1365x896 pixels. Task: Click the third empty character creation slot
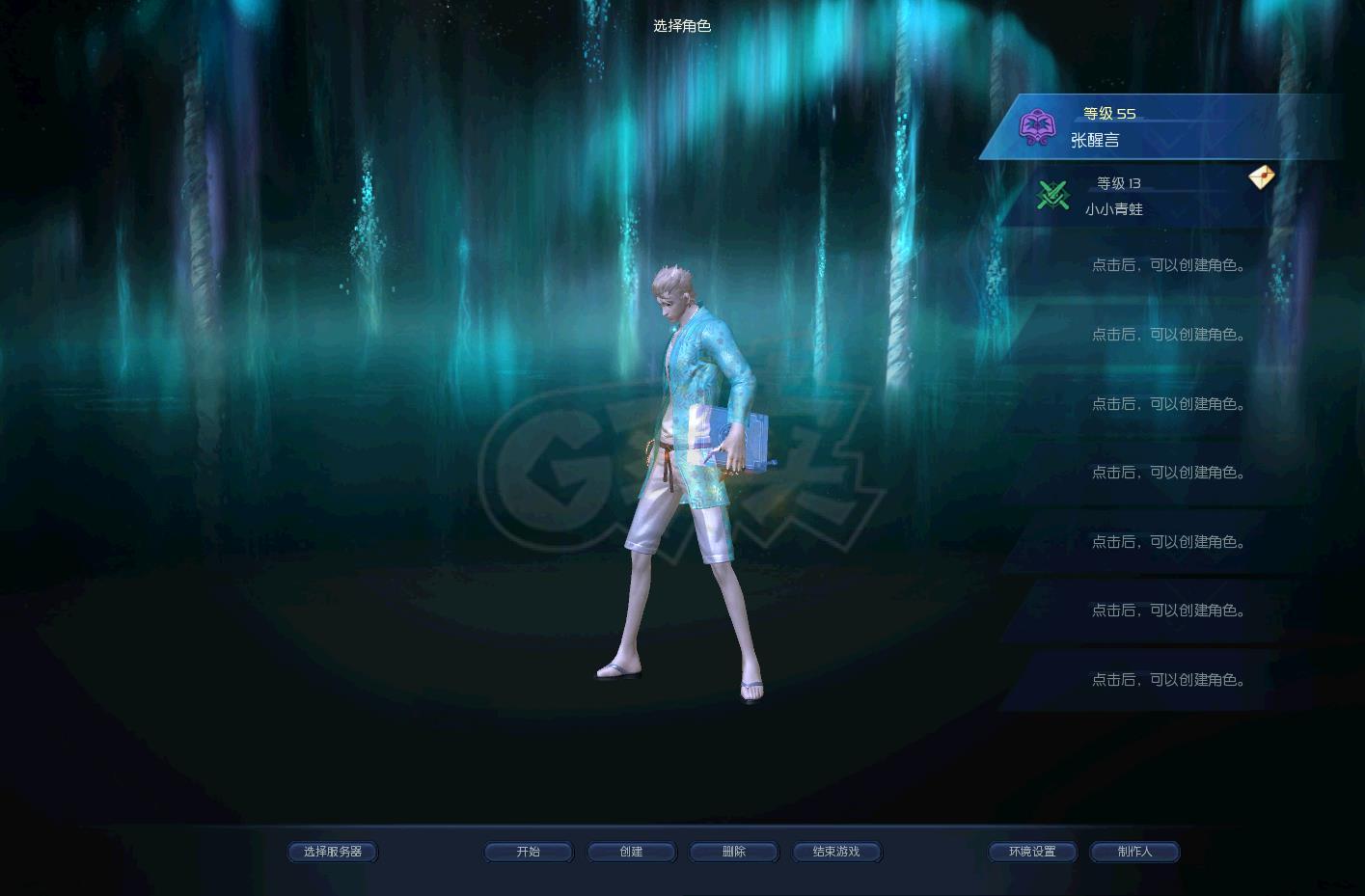[1169, 403]
